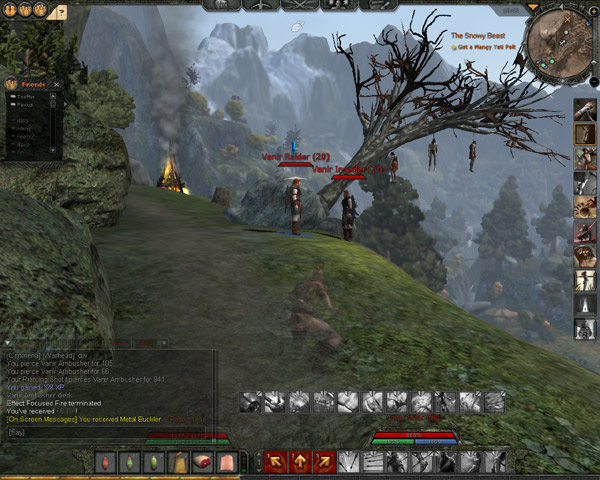The image size is (600, 480).
Task: Activate the upper-left arrow combo attack
Action: (275, 461)
